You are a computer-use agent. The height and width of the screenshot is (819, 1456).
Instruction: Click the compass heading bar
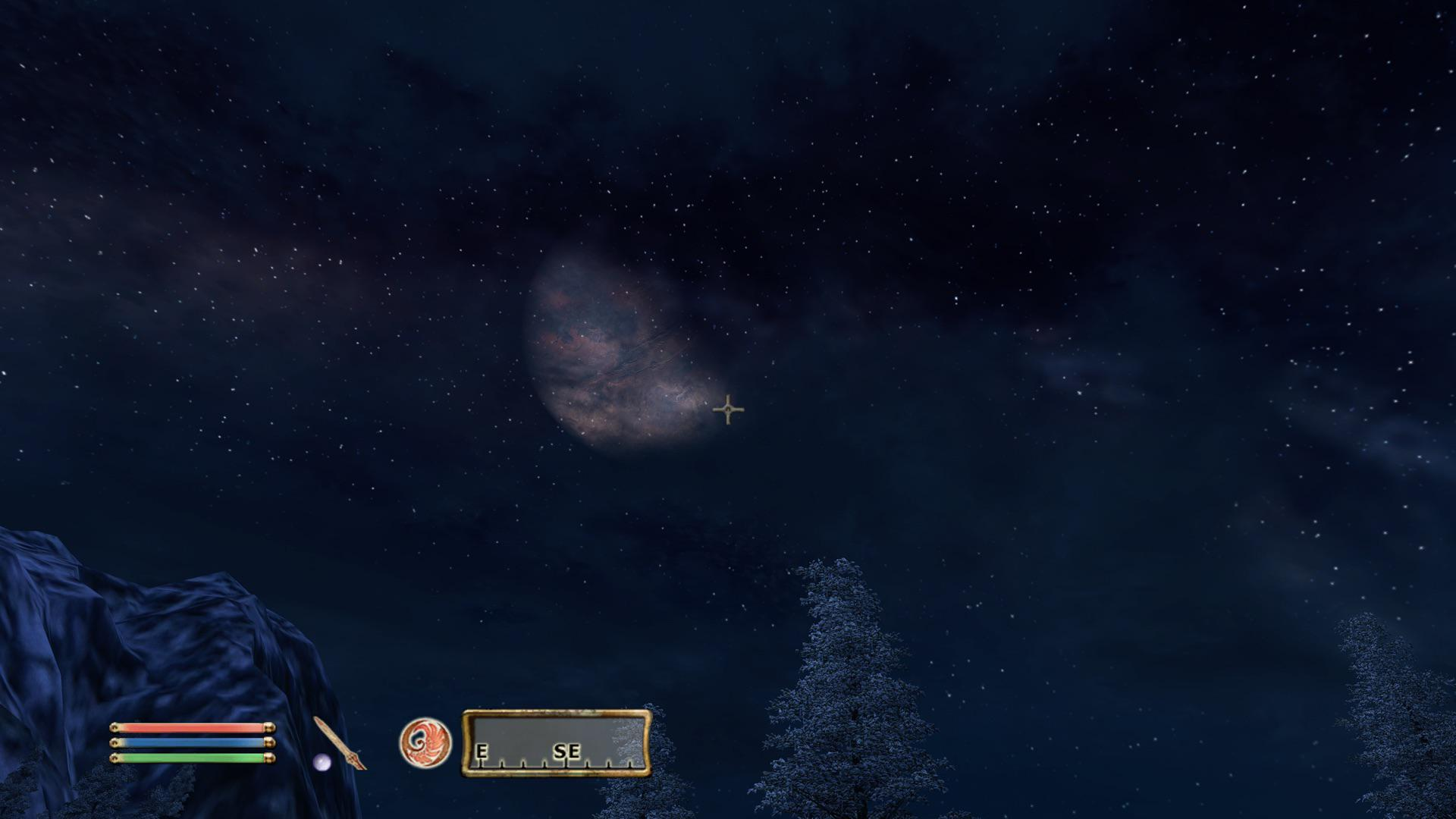click(557, 743)
